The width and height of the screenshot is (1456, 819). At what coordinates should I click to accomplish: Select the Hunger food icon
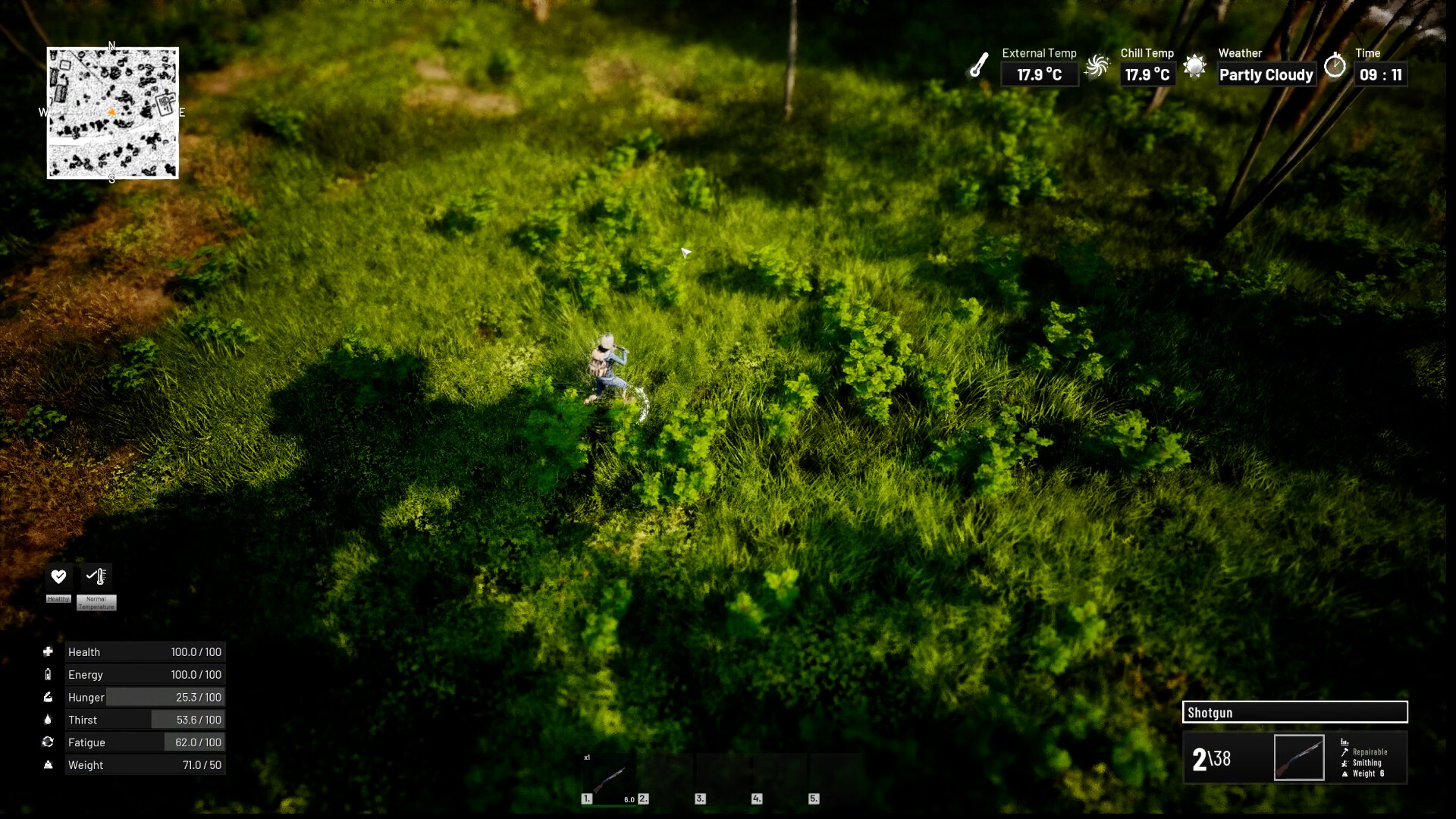pos(49,697)
